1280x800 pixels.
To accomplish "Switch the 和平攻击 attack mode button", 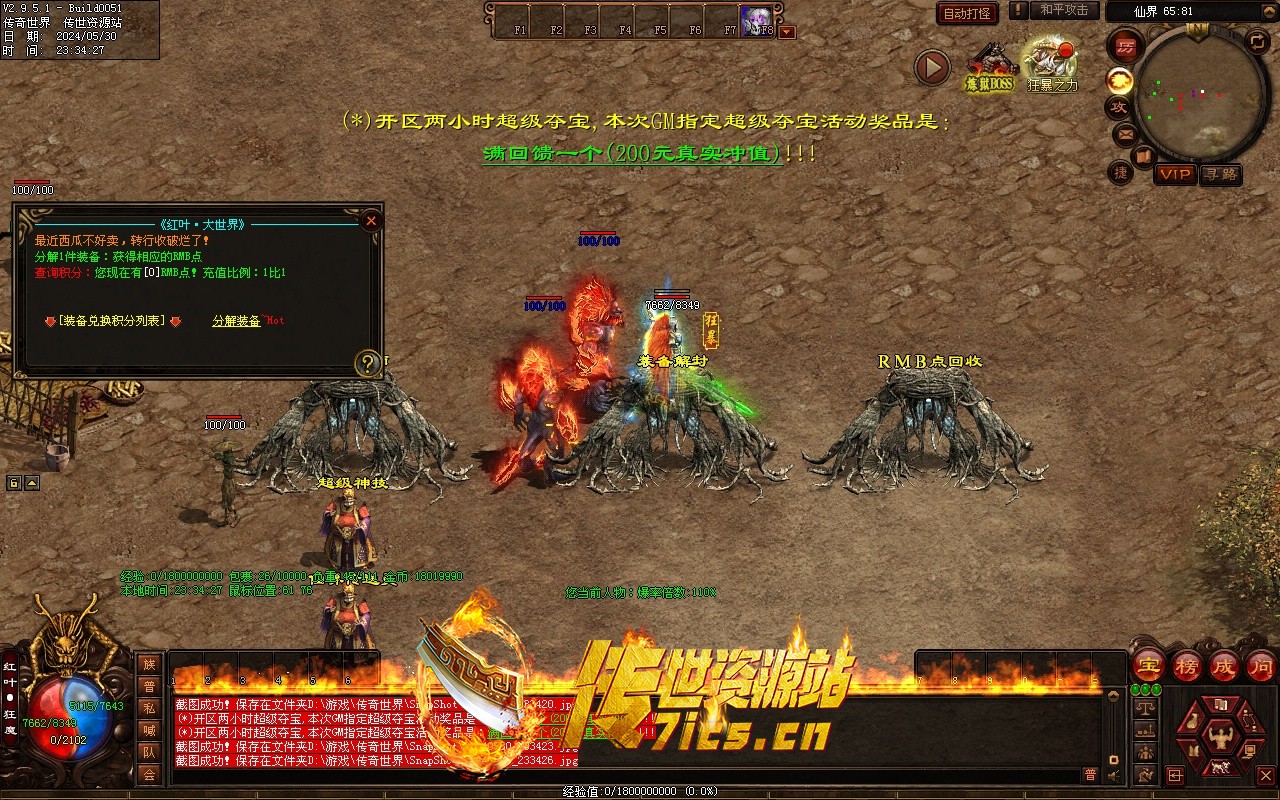I will tap(1064, 10).
